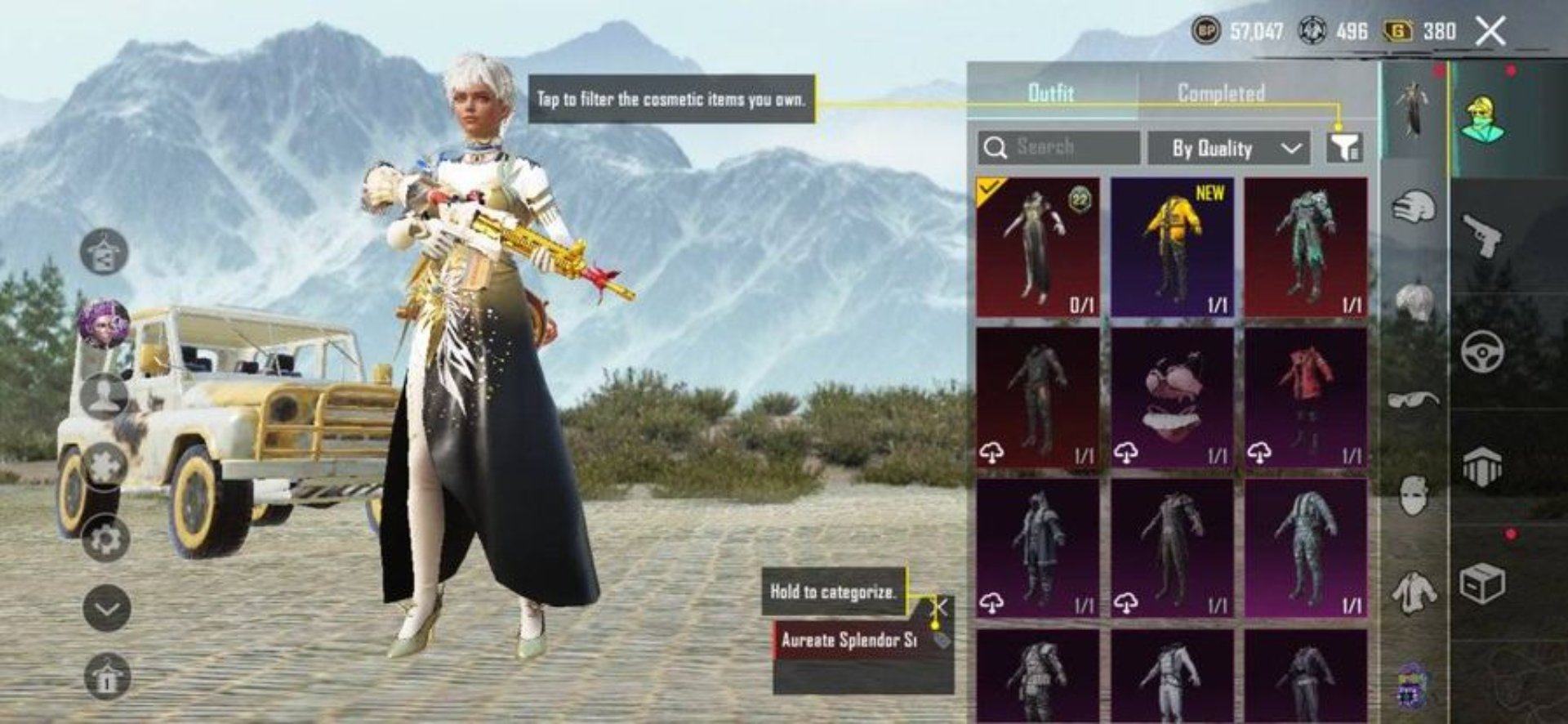Toggle the owned items filter
1568x724 pixels.
tap(1343, 147)
